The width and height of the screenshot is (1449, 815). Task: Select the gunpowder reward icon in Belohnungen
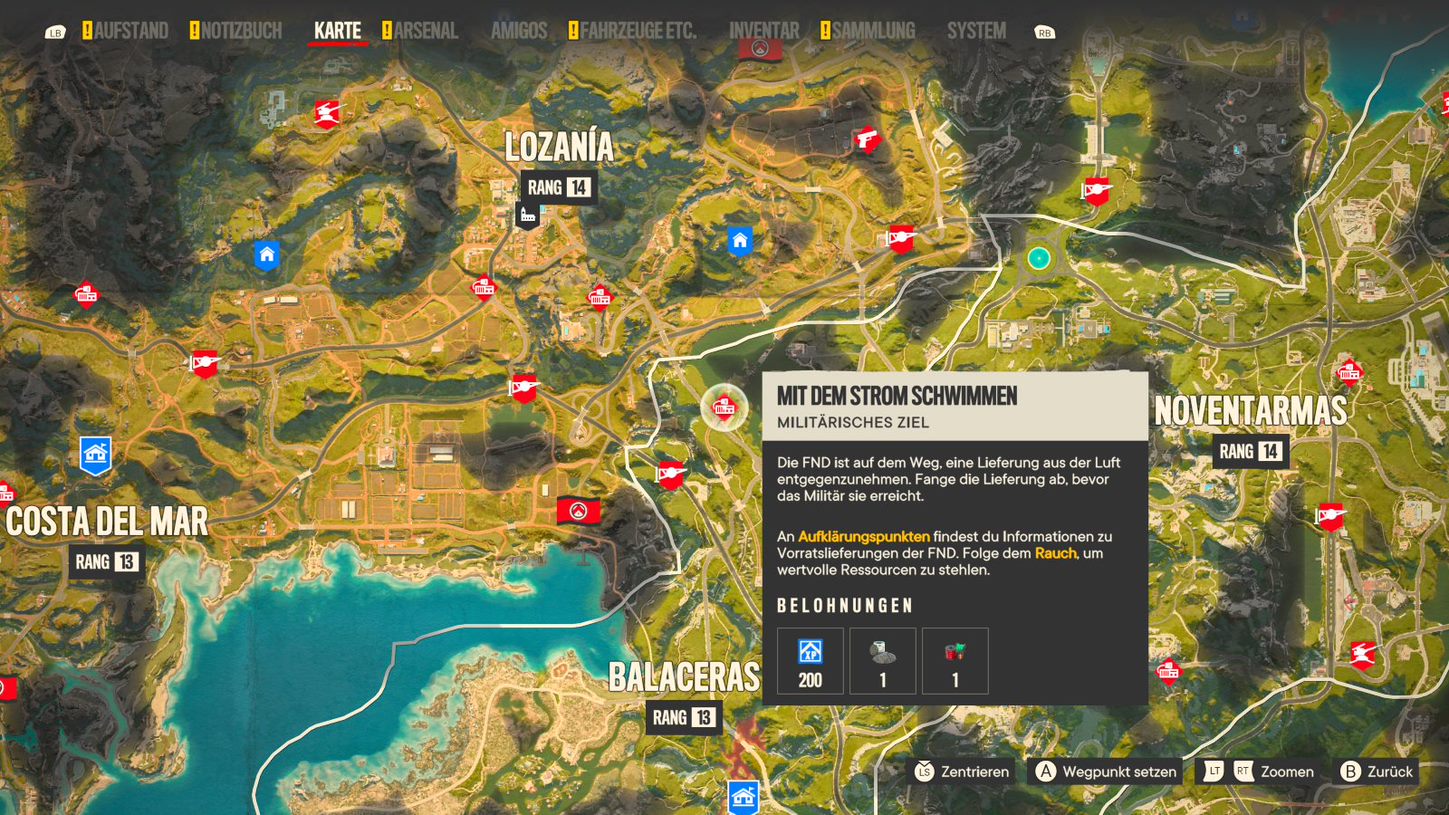tap(882, 660)
